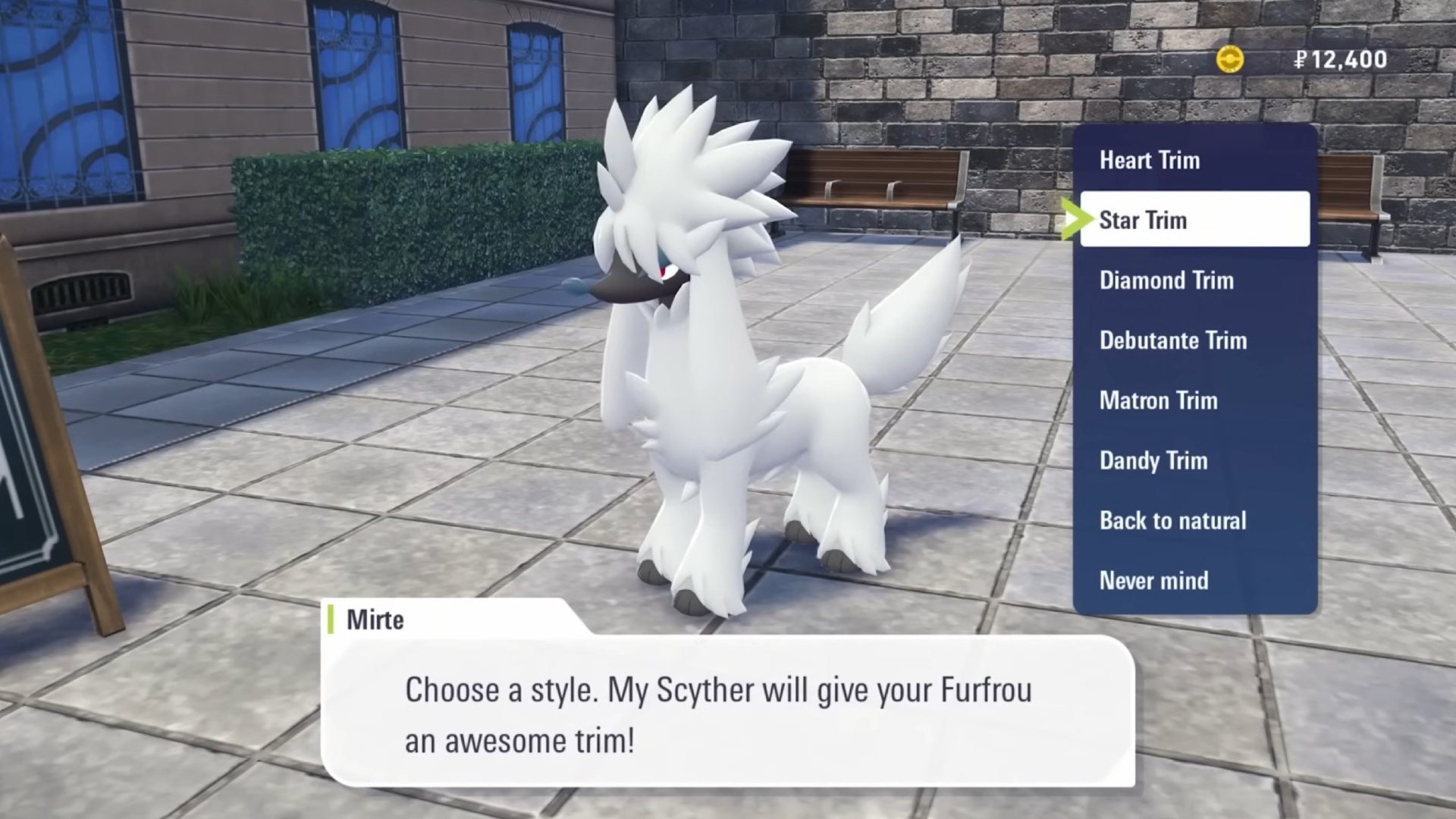Click the Mirte name tag
Image resolution: width=1456 pixels, height=819 pixels.
click(375, 620)
